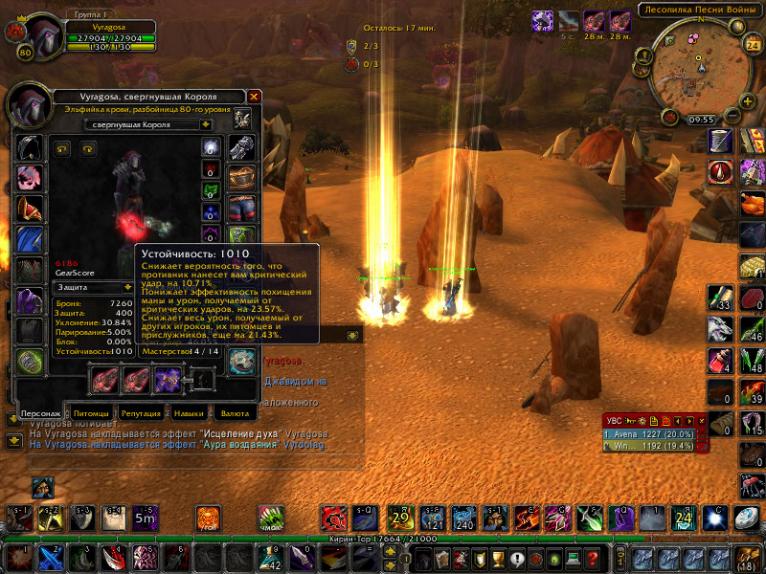Switch to the Питомцы tab

click(90, 413)
